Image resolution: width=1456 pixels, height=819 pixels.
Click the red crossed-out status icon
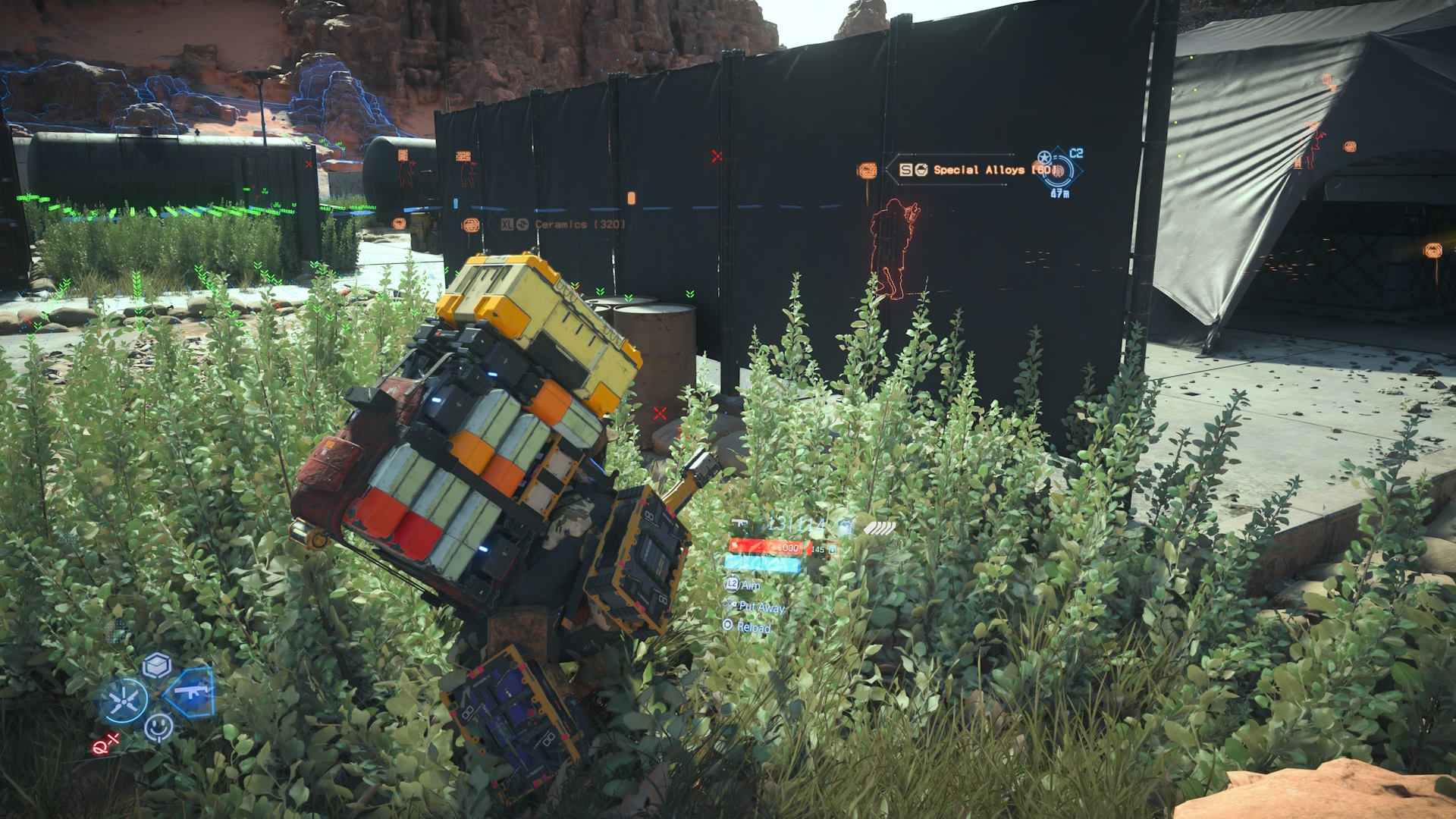pyautogui.click(x=105, y=745)
